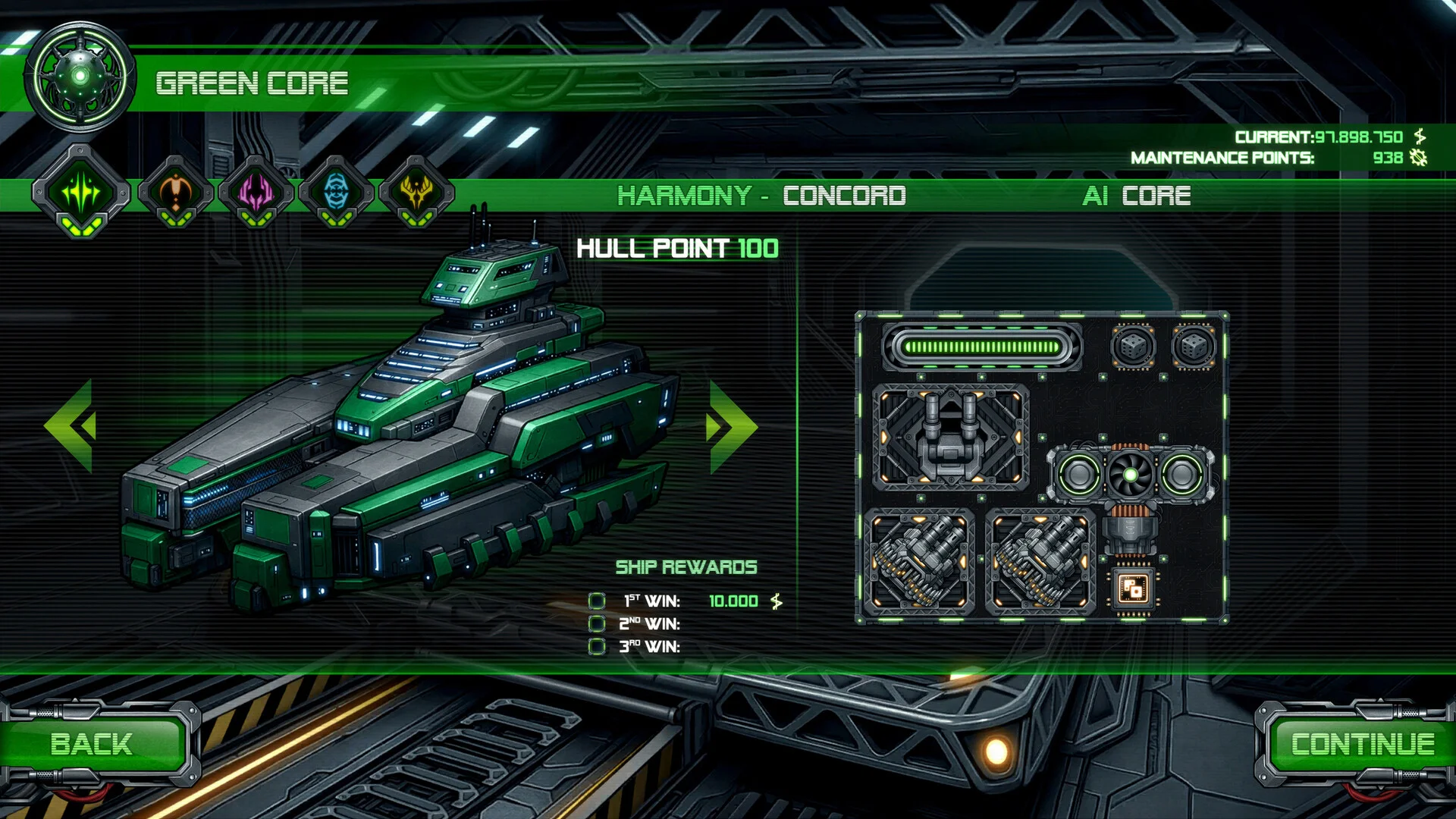The image size is (1456, 819).
Task: Select the green energy bar module
Action: pyautogui.click(x=982, y=347)
